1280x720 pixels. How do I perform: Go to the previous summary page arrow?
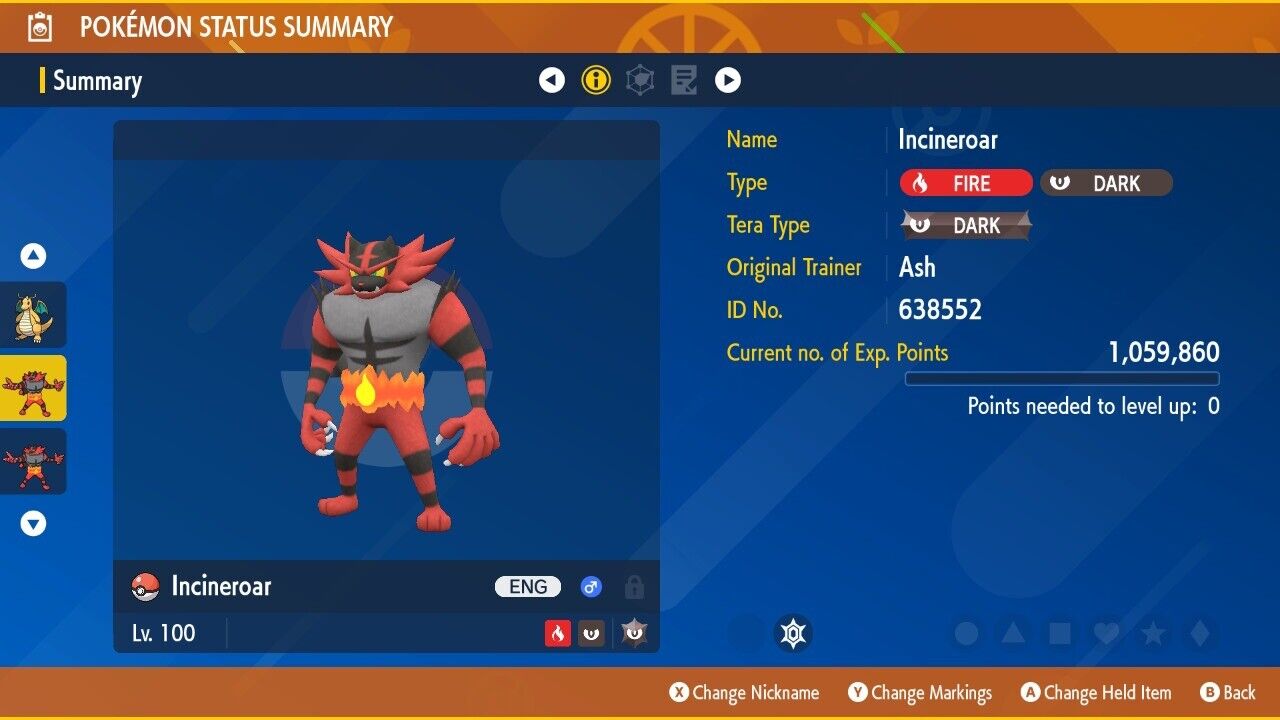tap(552, 80)
